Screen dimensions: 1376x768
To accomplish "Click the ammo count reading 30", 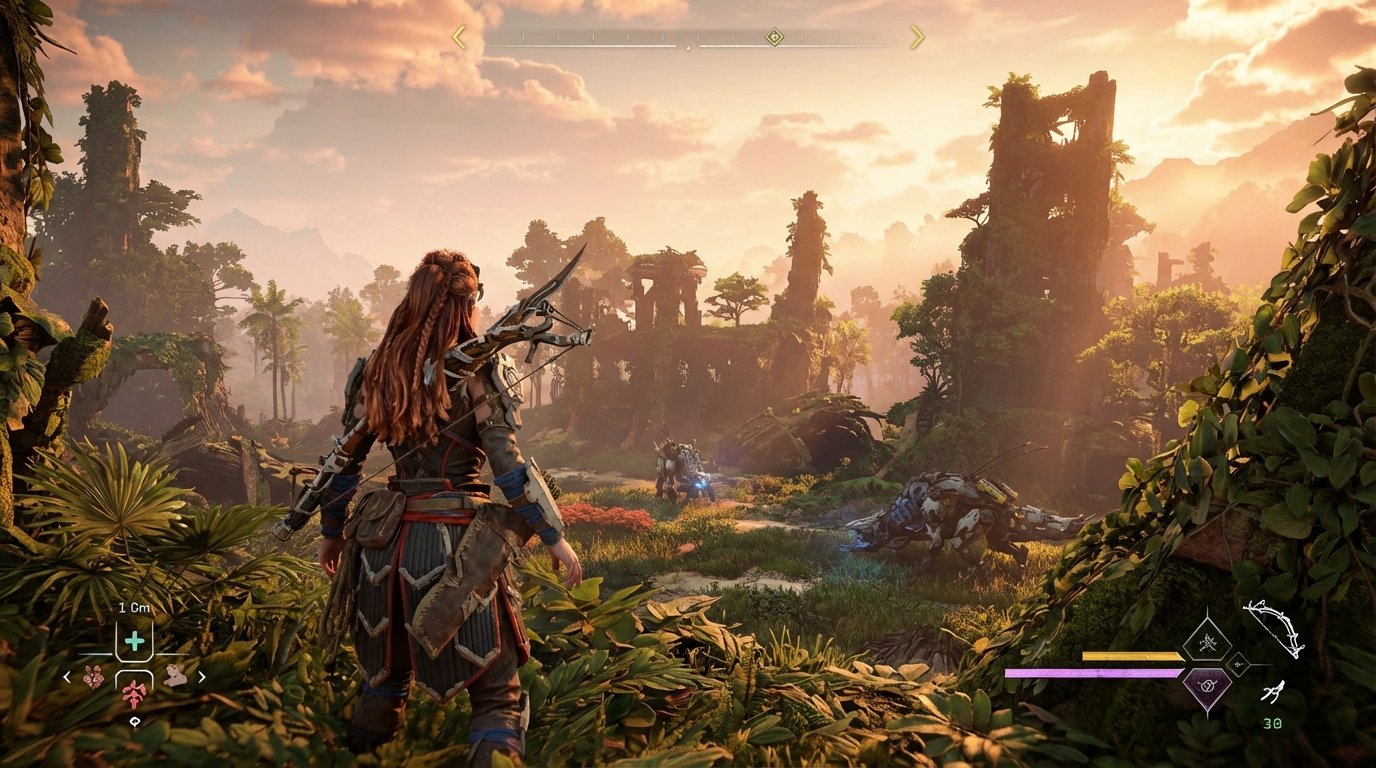I will point(1273,723).
